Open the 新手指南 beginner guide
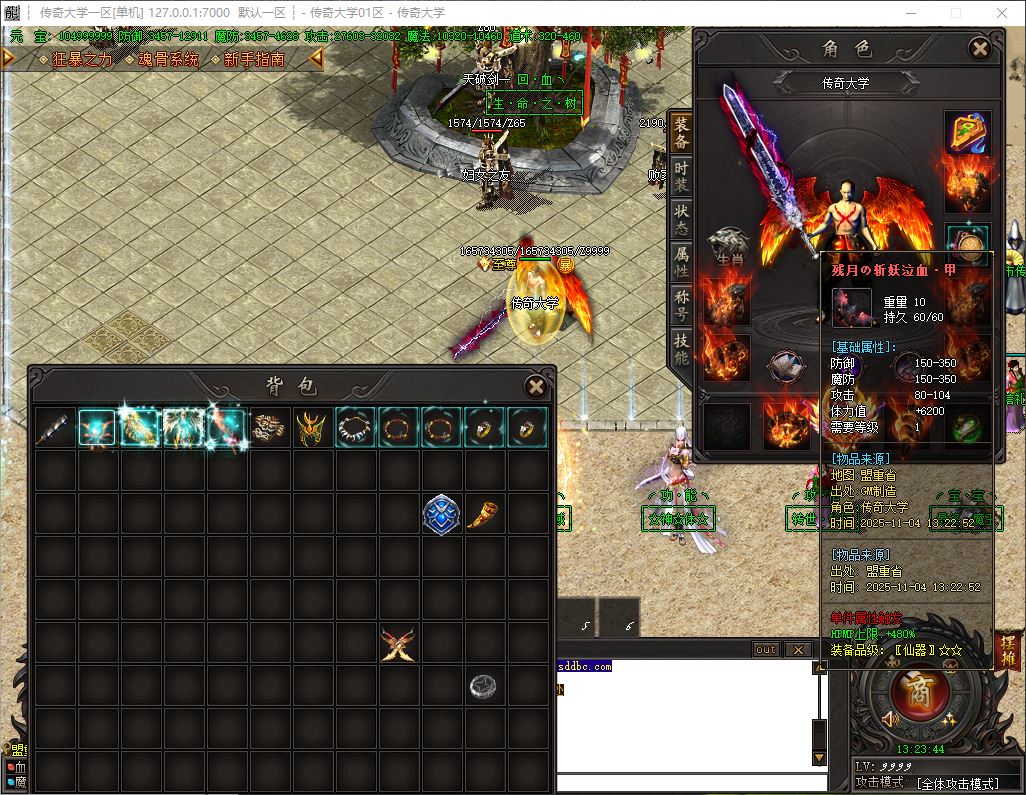The image size is (1026, 795). click(254, 59)
